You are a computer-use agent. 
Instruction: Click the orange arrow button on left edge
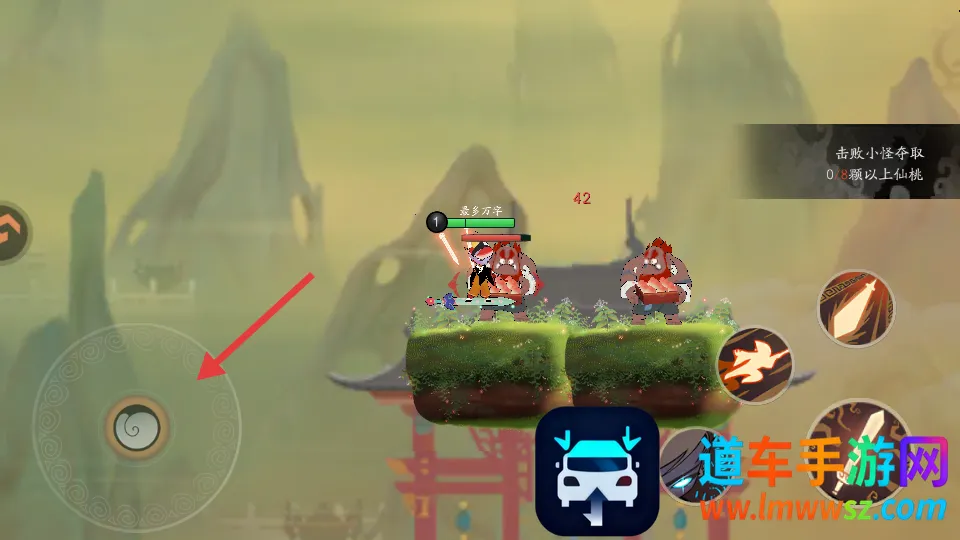(10, 232)
